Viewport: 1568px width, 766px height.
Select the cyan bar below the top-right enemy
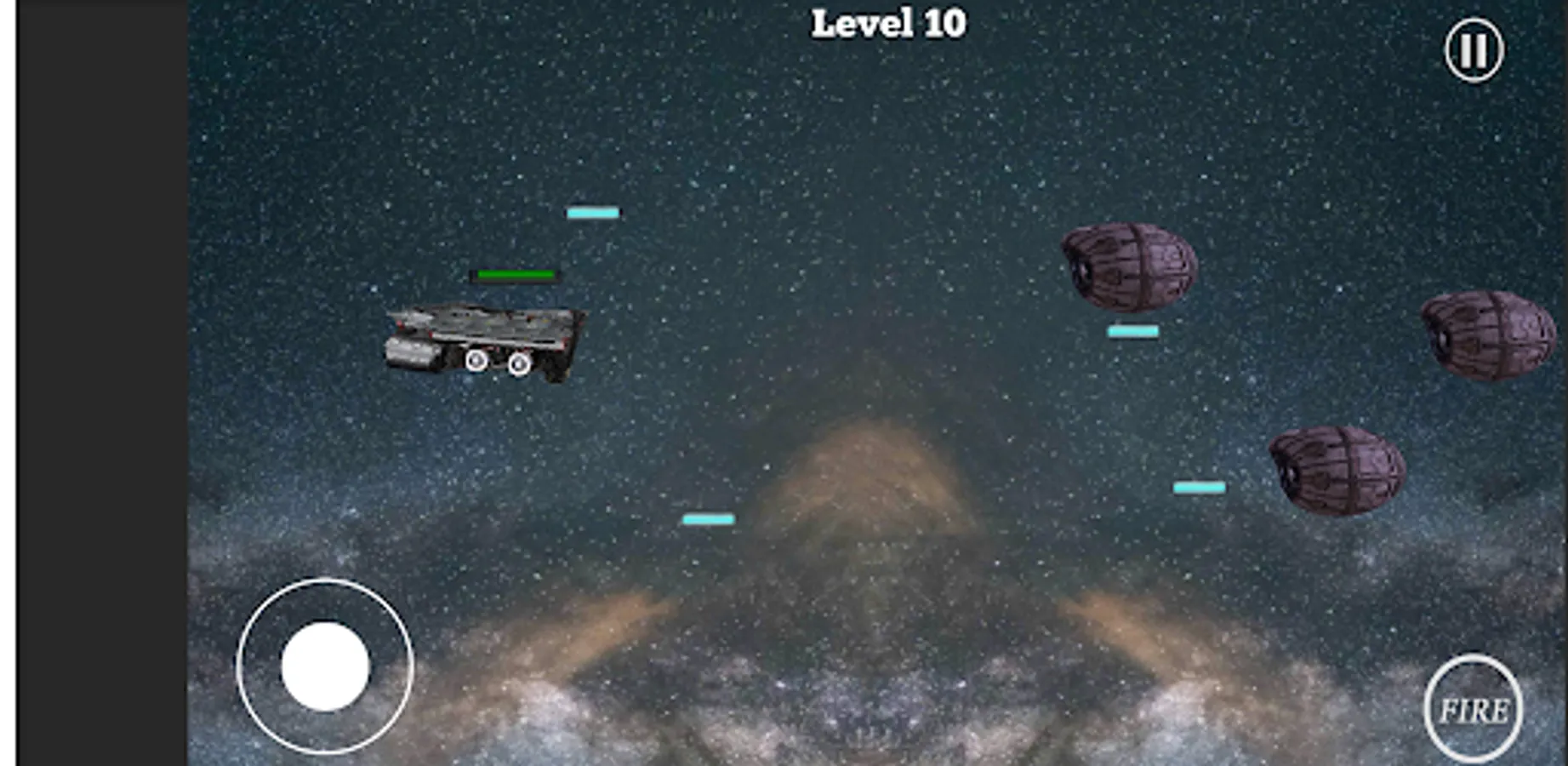click(1132, 330)
